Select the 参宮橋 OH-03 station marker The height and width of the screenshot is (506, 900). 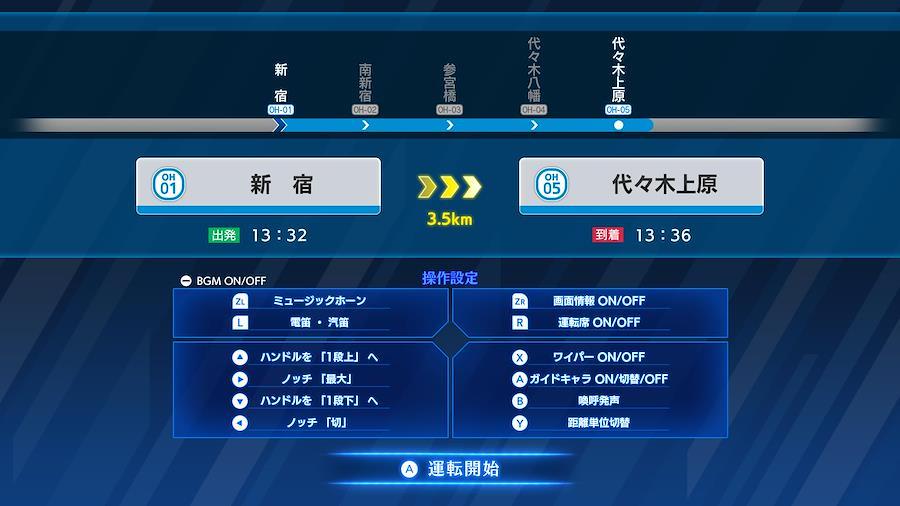coord(450,110)
